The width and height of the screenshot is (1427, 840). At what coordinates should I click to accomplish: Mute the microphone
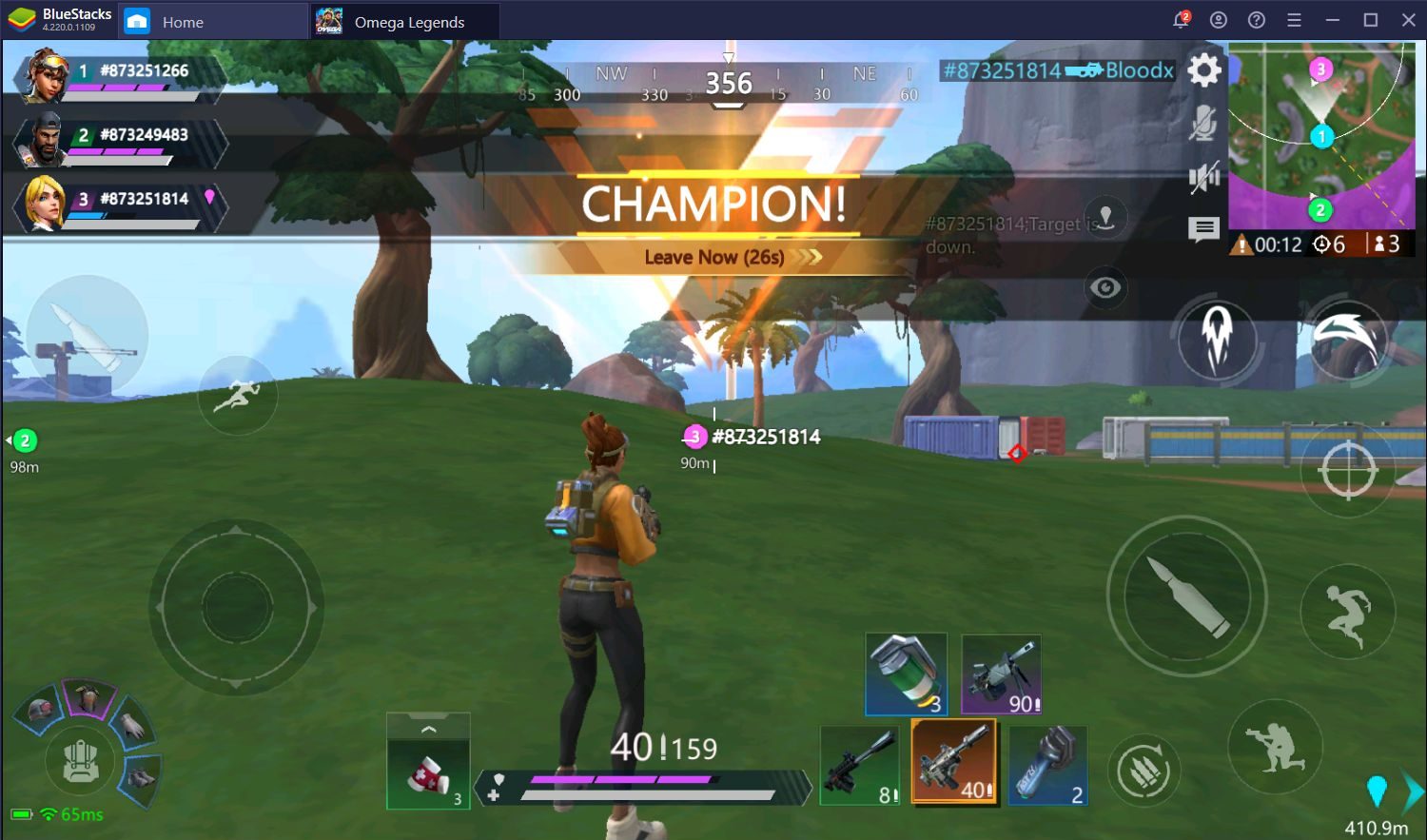(x=1204, y=124)
